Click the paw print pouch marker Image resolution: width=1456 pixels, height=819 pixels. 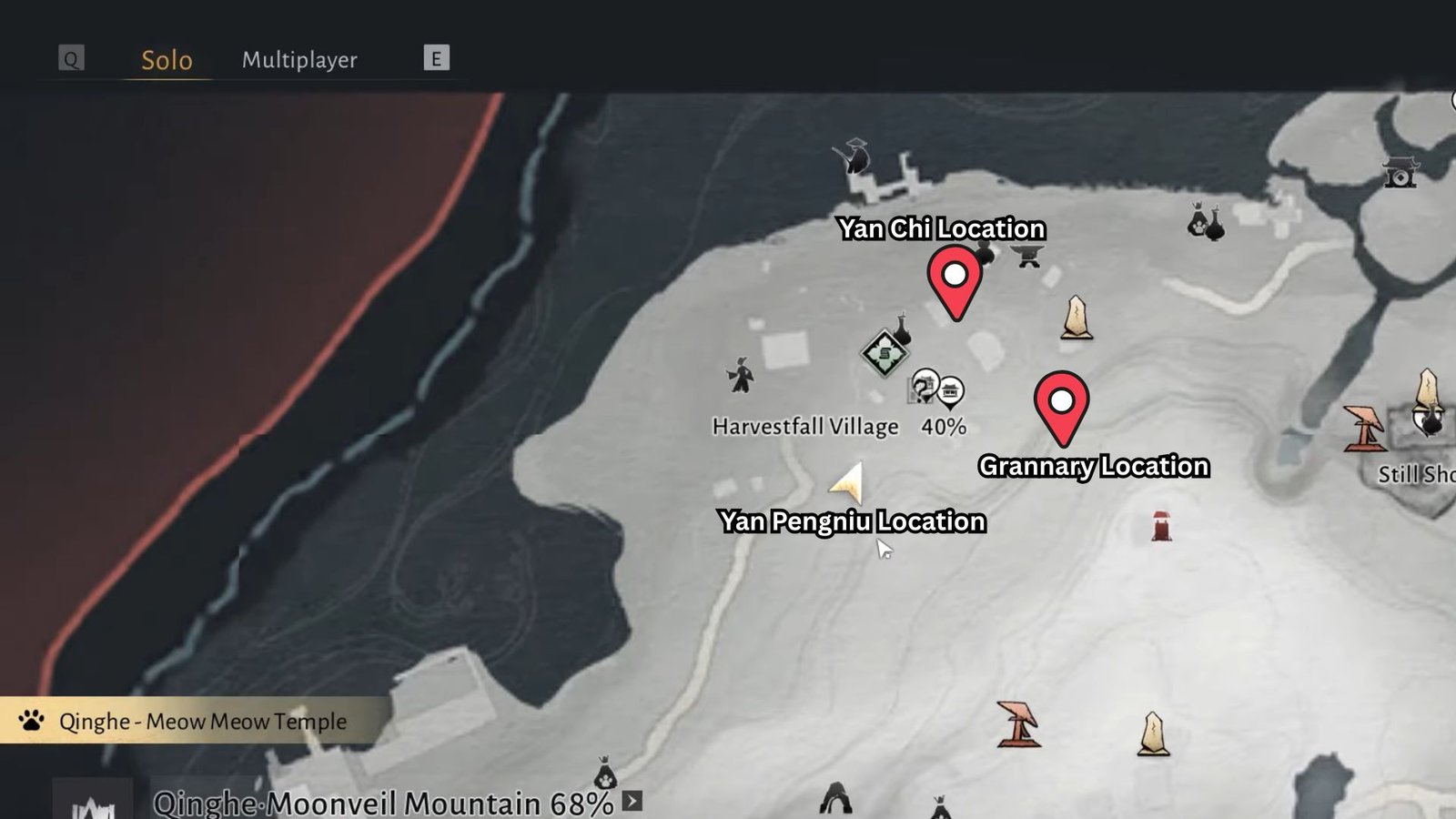(x=605, y=774)
